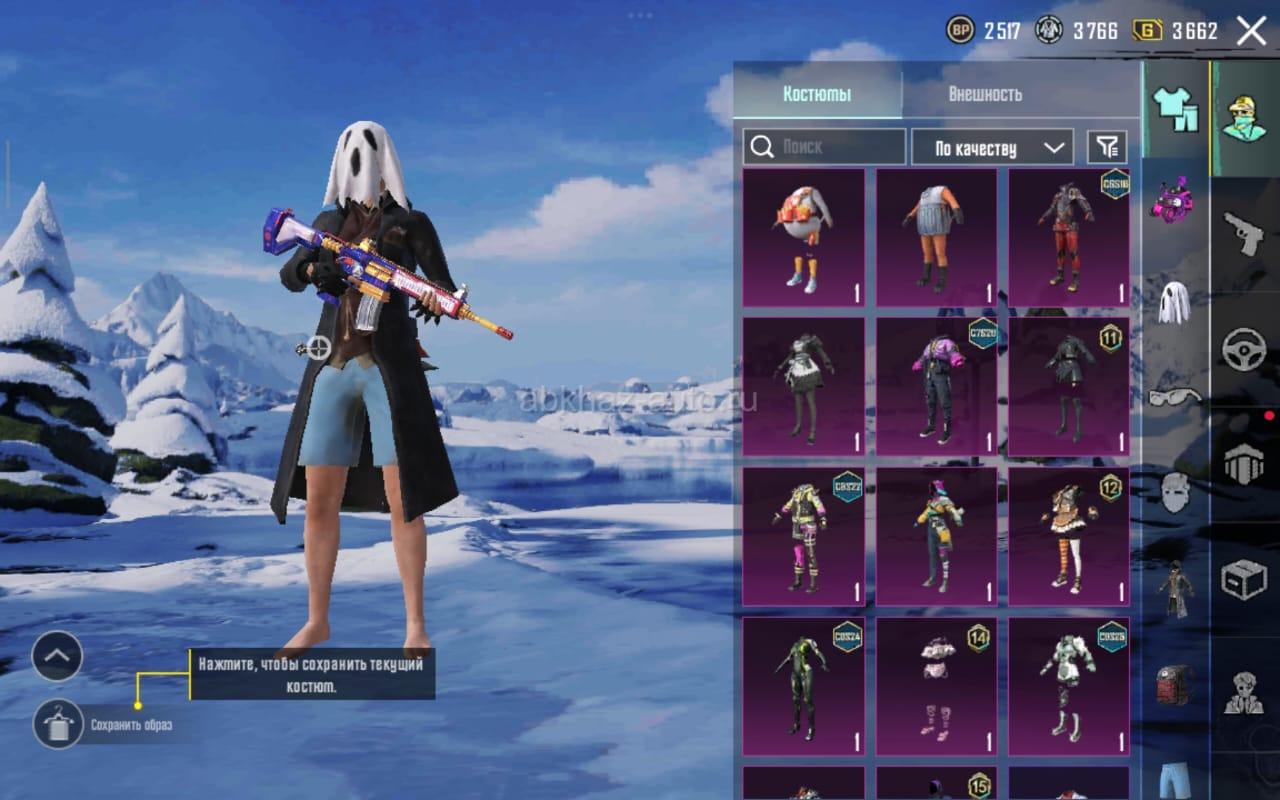The width and height of the screenshot is (1280, 800).
Task: Save the current look with Сохранить образ
Action: (x=58, y=724)
